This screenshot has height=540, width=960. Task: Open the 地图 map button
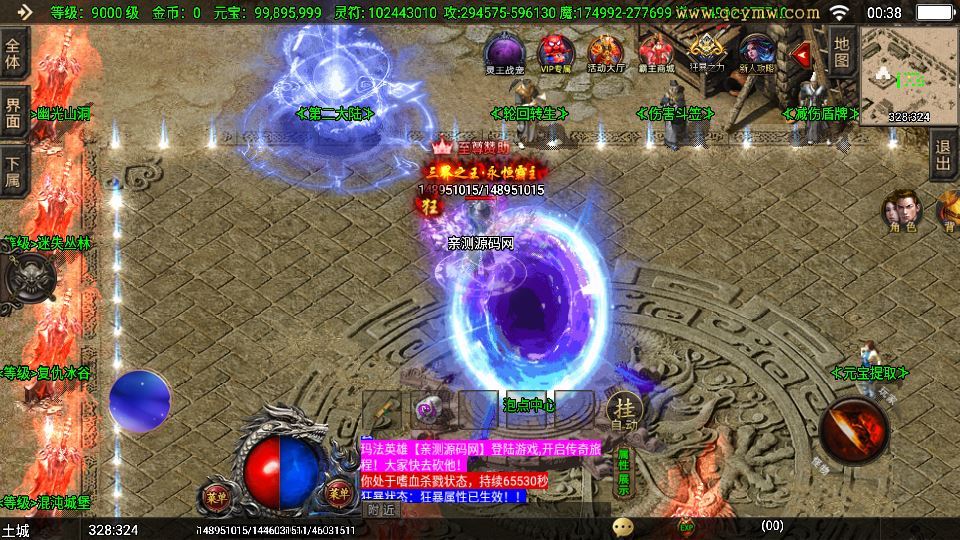(x=842, y=51)
